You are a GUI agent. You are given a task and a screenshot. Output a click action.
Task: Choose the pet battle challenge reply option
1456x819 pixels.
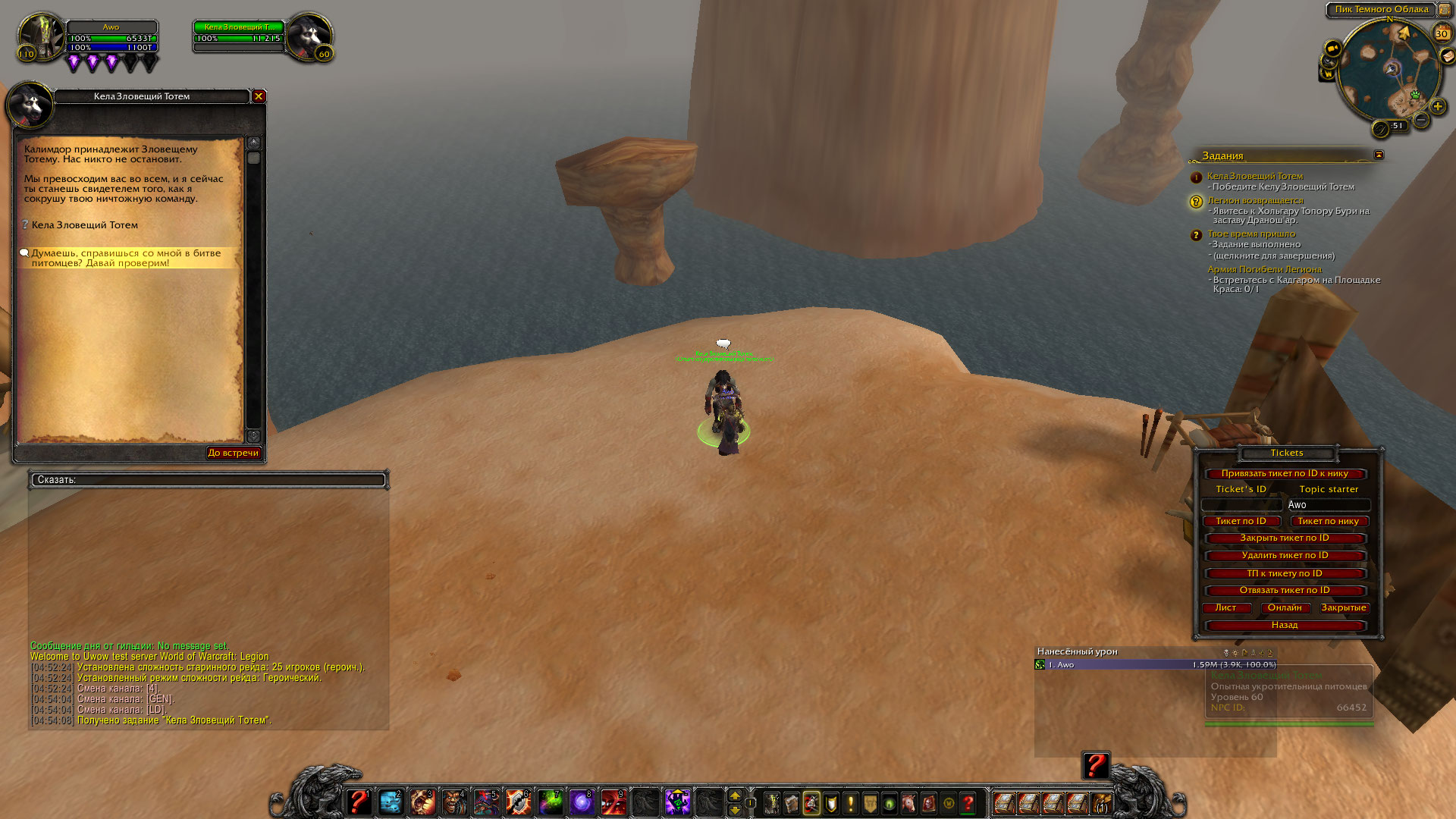pyautogui.click(x=126, y=258)
